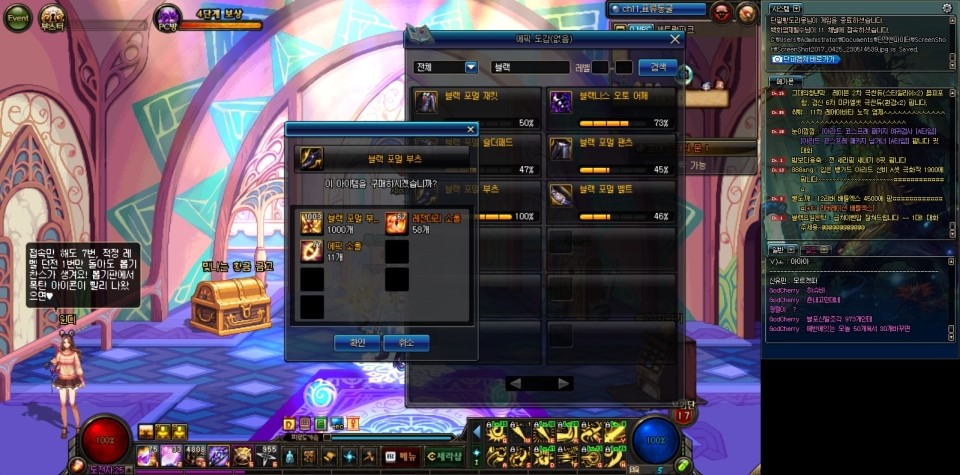Close the 에픽 도감 window
960x475 pixels.
pyautogui.click(x=675, y=39)
